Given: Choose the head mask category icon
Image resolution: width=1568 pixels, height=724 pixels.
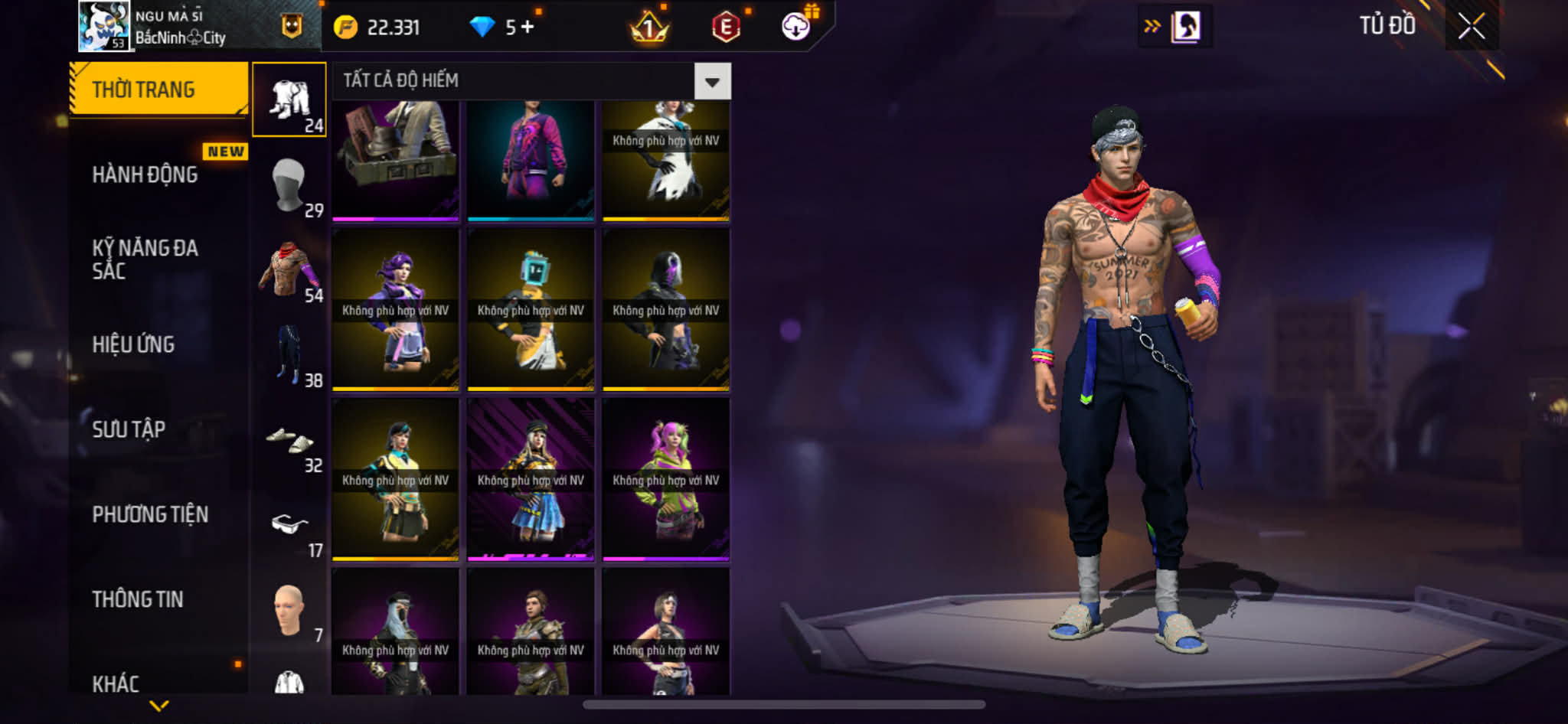Looking at the screenshot, I should [289, 185].
